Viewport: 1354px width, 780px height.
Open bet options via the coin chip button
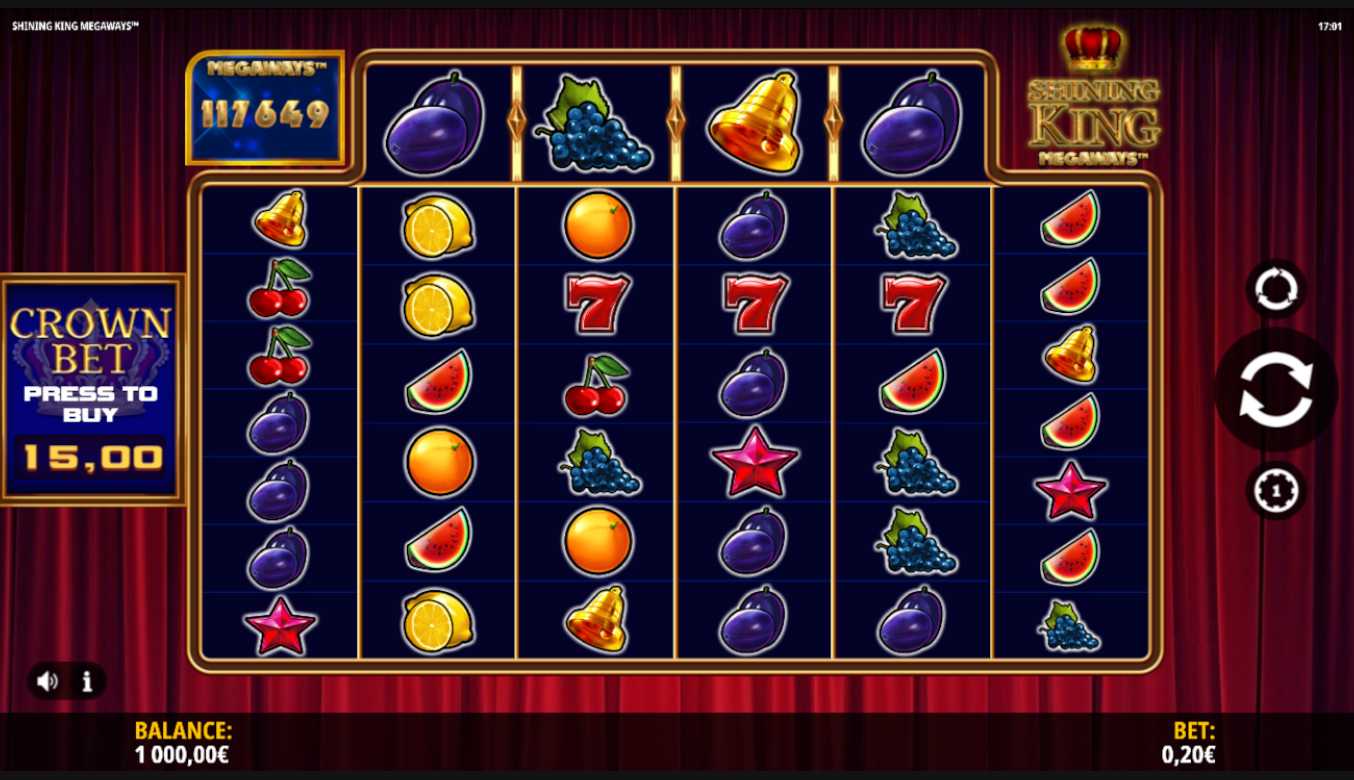tap(1275, 490)
